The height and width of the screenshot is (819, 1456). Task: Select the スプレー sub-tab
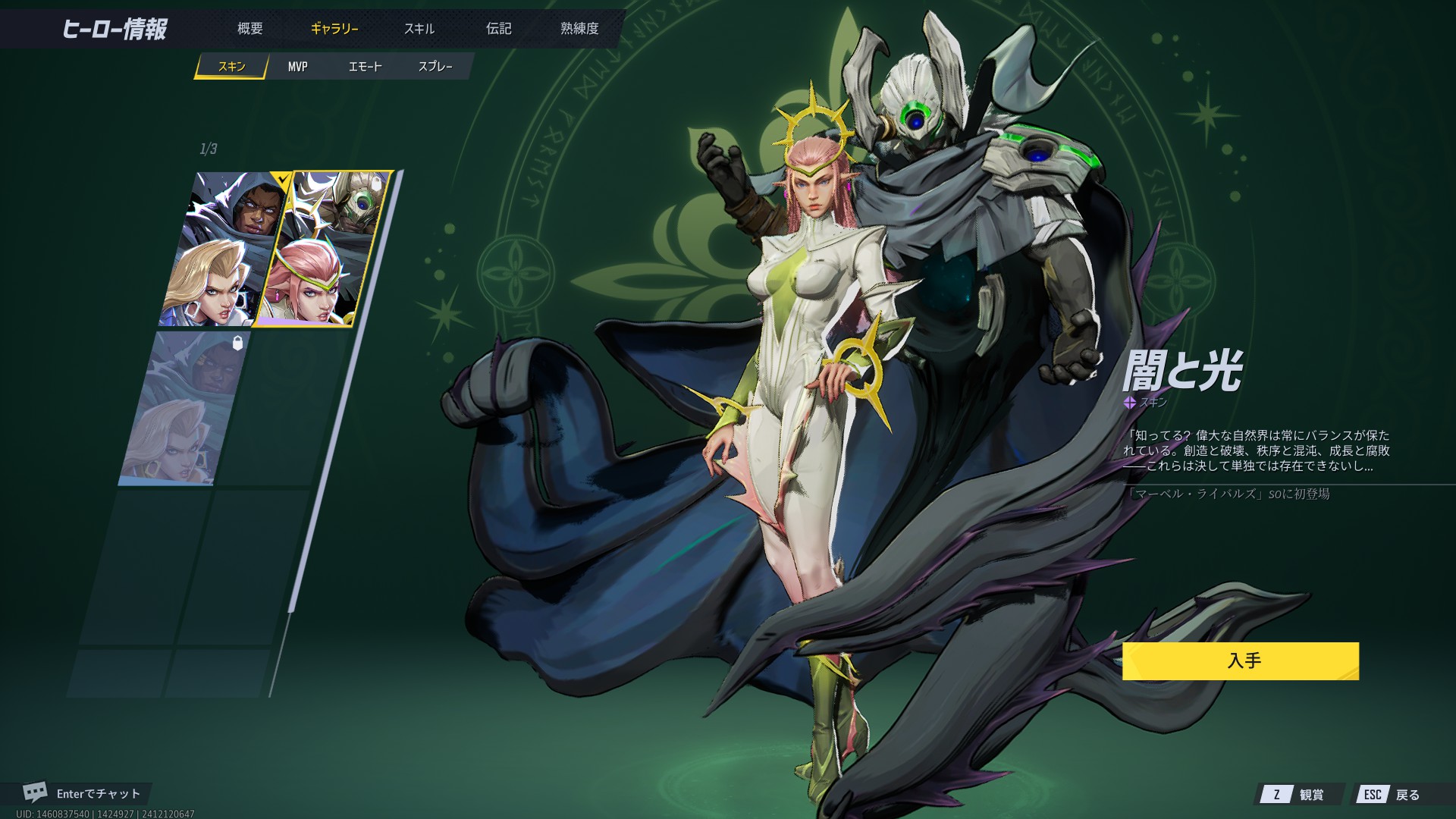click(x=435, y=67)
